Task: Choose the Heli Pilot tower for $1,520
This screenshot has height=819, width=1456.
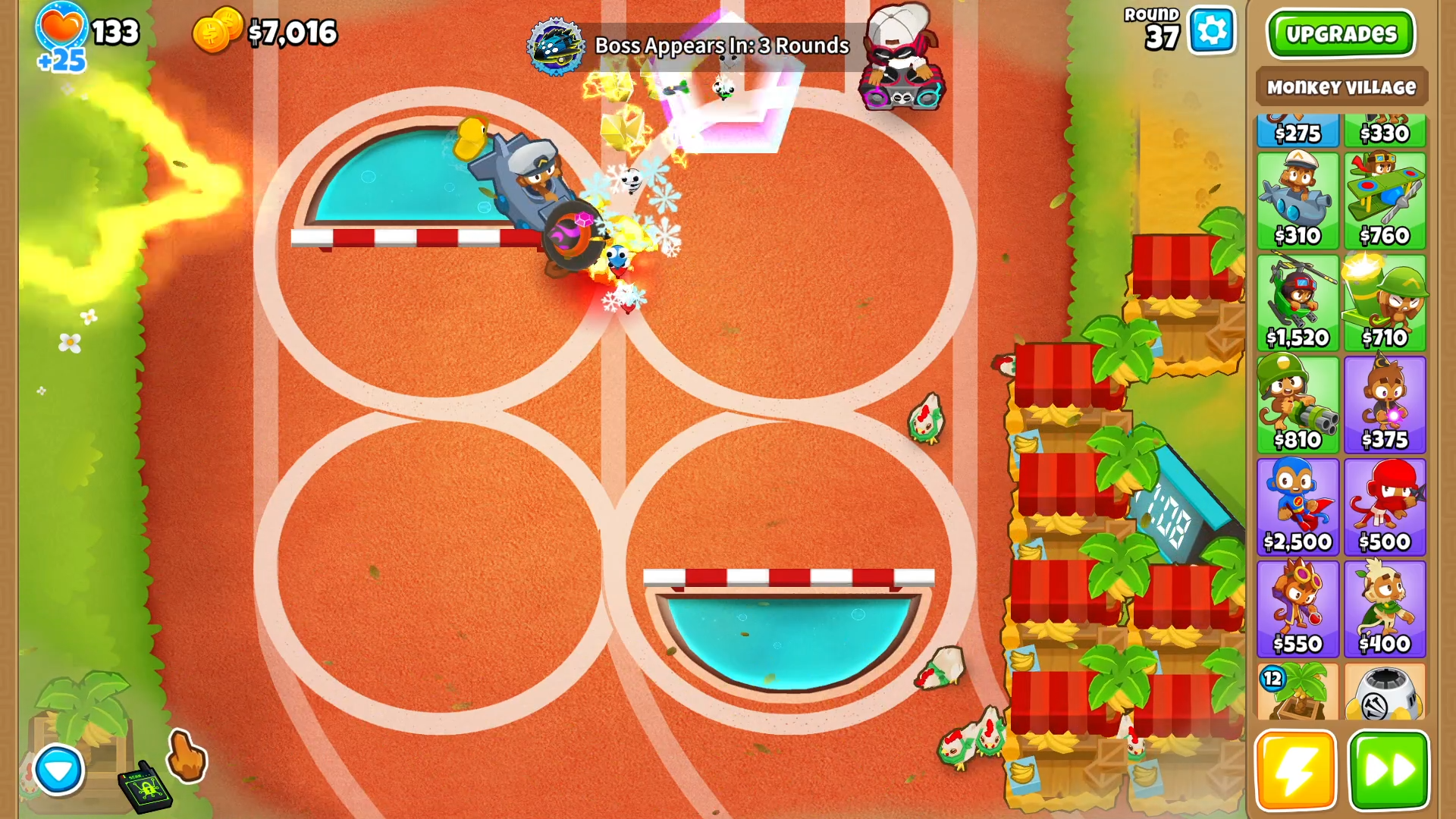Action: coord(1298,303)
